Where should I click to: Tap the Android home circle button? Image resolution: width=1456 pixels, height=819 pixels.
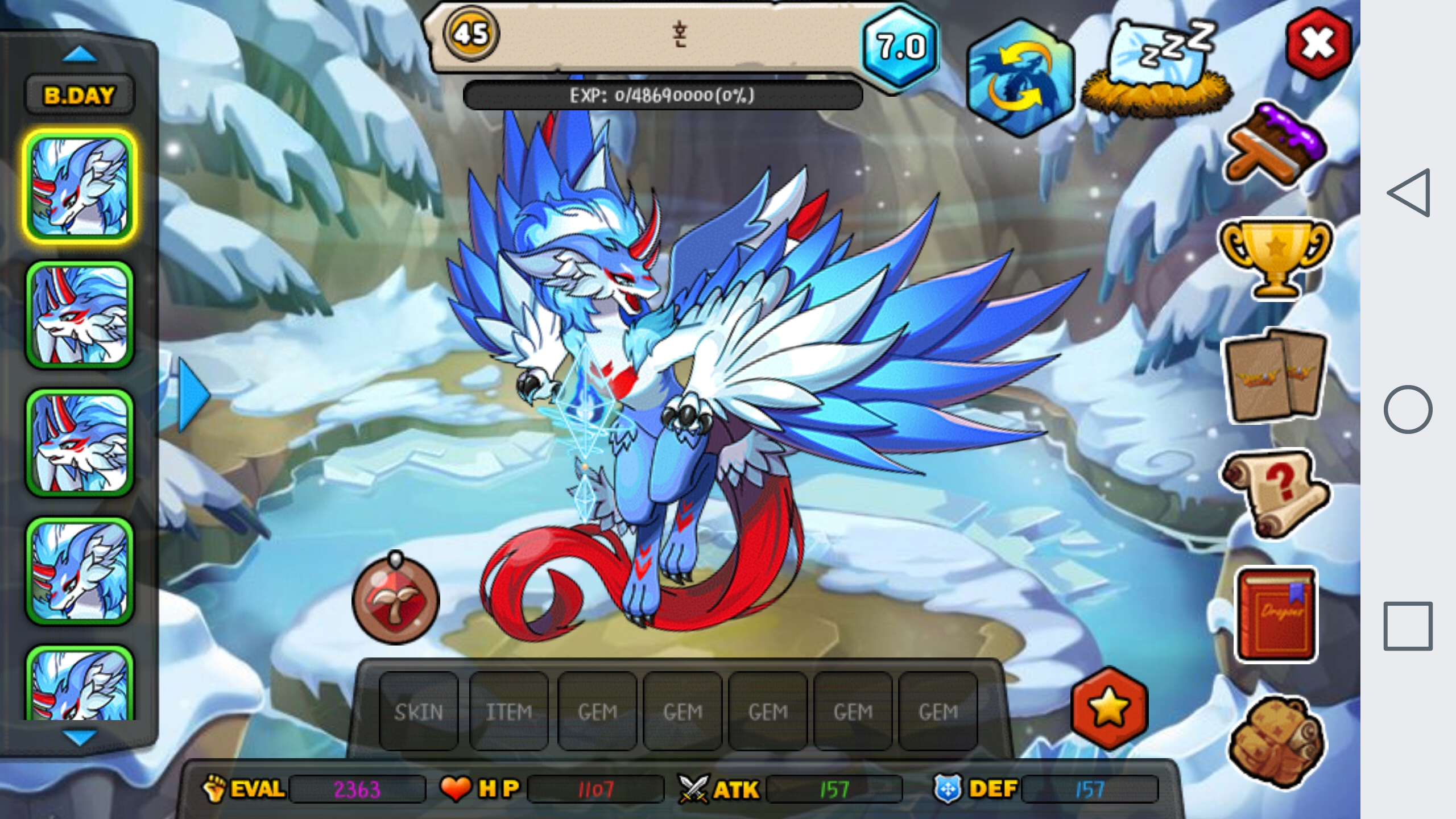click(x=1408, y=409)
